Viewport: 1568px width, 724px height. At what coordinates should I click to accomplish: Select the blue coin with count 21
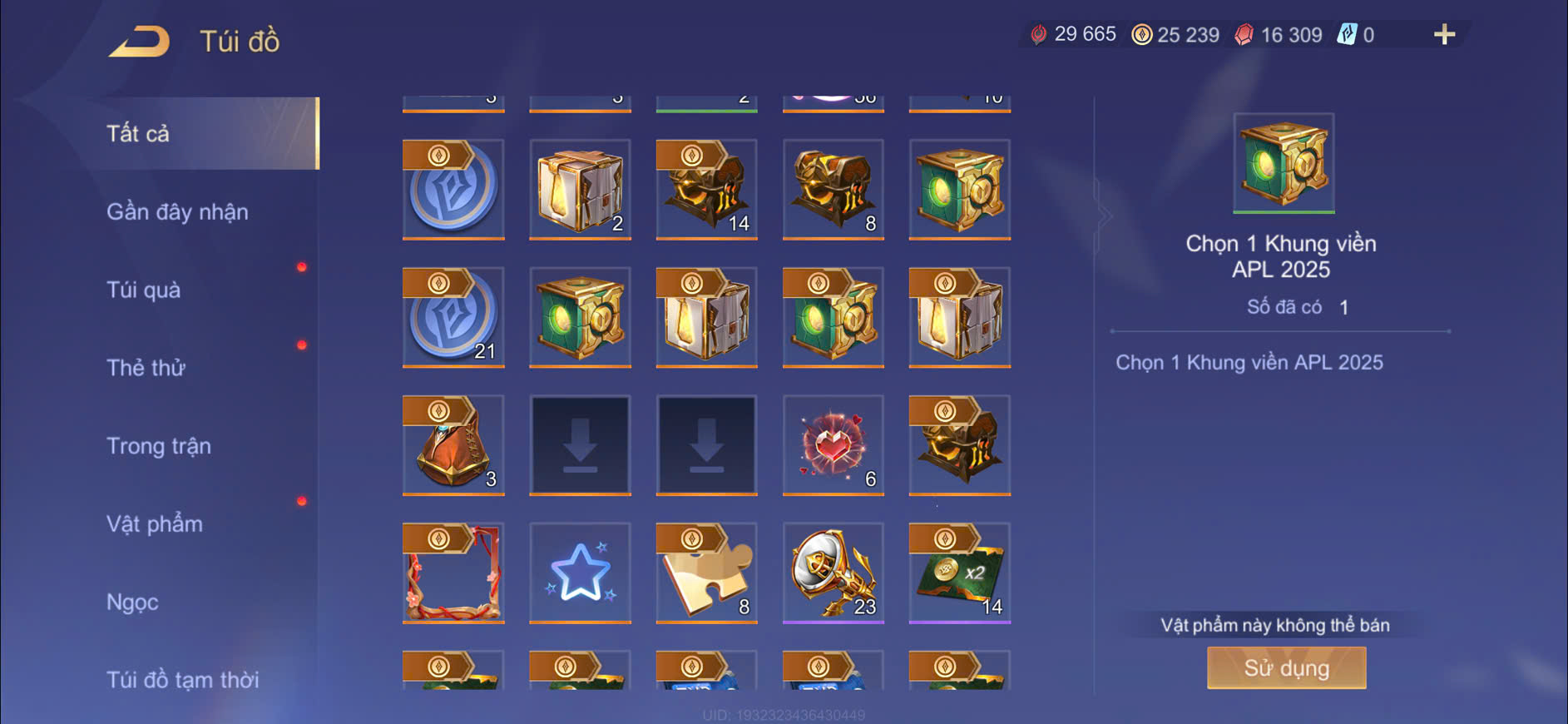(x=453, y=317)
